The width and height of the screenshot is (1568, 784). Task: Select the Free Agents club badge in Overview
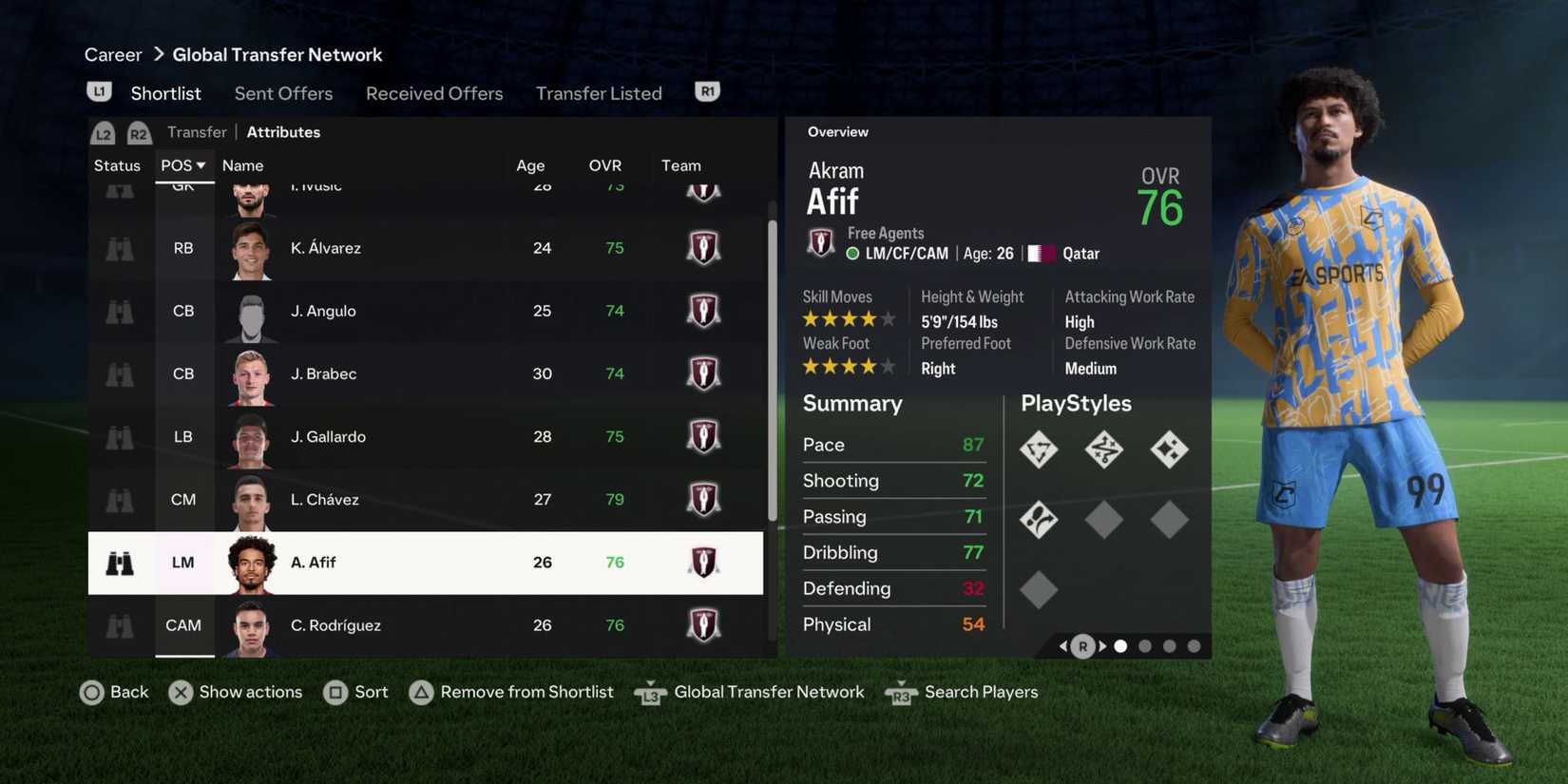(x=820, y=242)
